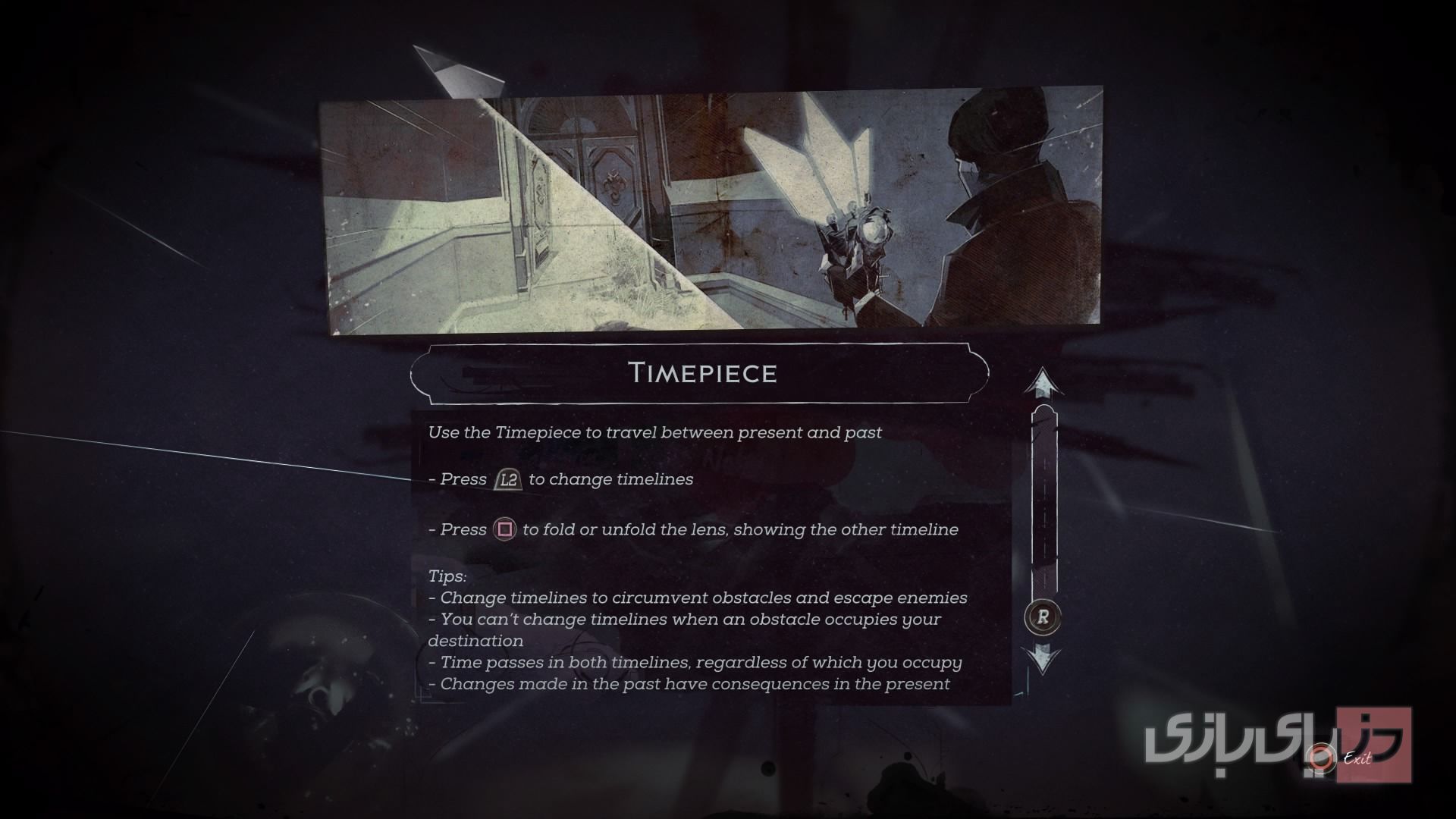The image size is (1456, 819).
Task: Click the Timepiece lens device in the artwork
Action: (x=857, y=227)
